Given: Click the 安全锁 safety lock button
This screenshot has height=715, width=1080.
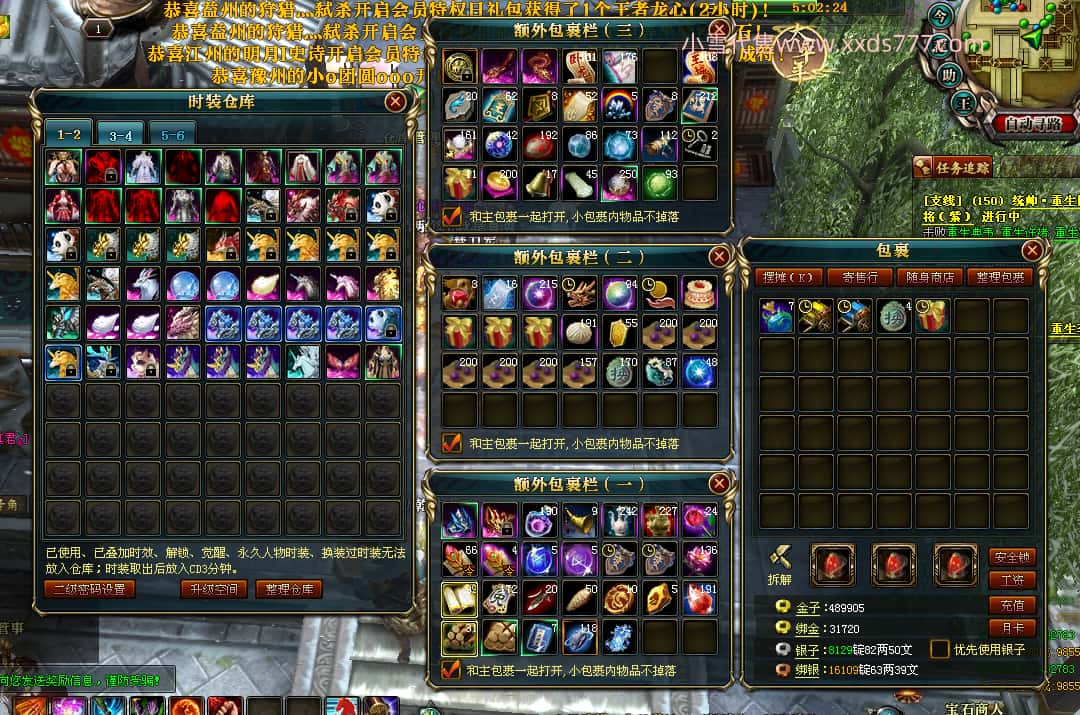Looking at the screenshot, I should tap(1011, 557).
